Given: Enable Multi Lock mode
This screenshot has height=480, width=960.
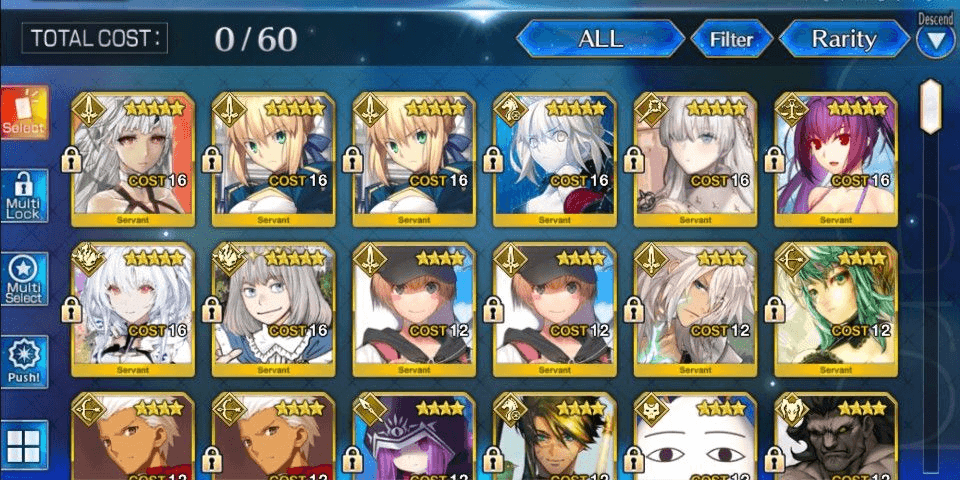Looking at the screenshot, I should coord(23,196).
